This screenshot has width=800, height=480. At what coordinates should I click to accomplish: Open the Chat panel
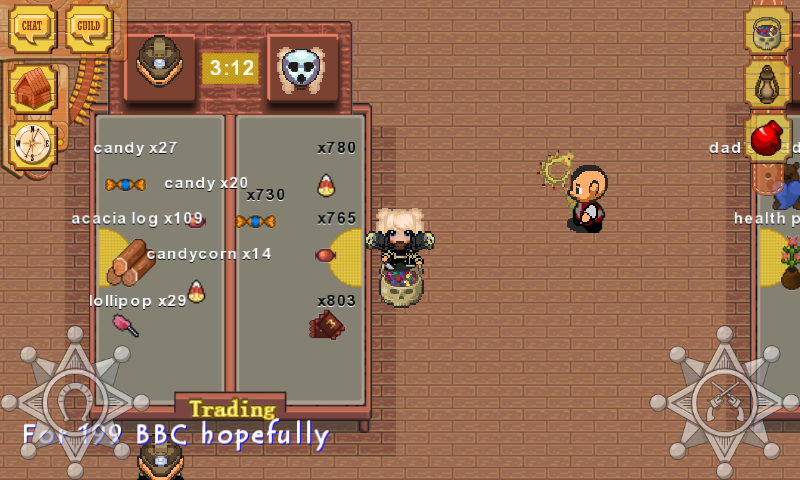pos(32,27)
